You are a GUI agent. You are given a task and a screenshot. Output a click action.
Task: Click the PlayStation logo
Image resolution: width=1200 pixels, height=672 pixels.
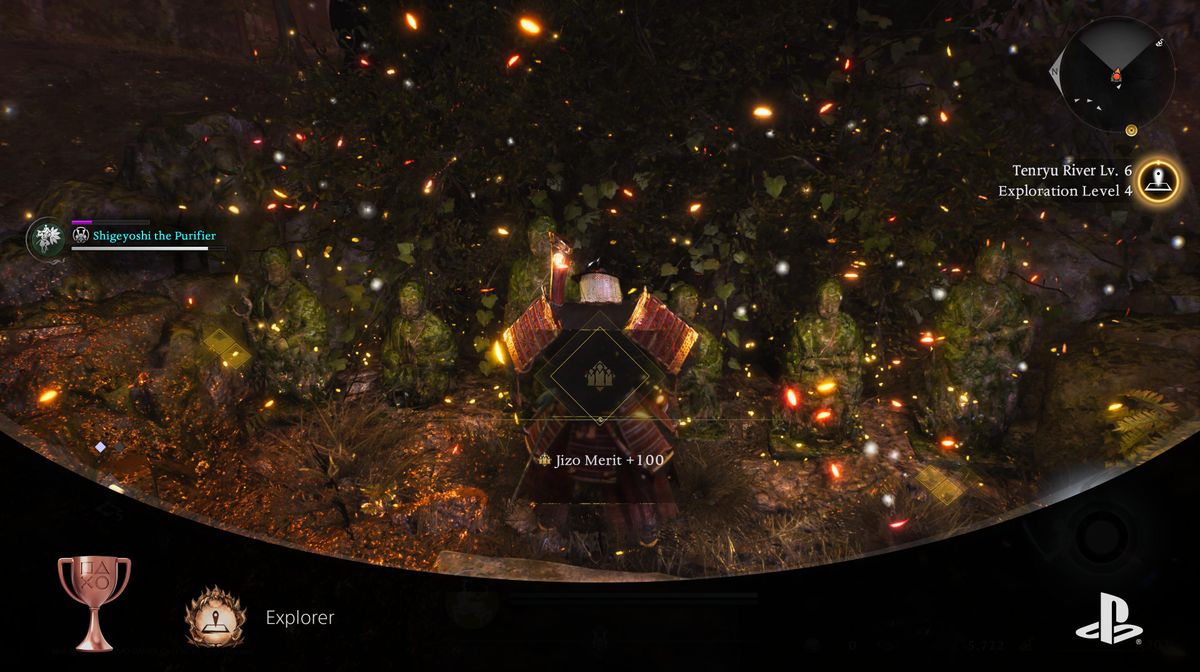pyautogui.click(x=1109, y=617)
